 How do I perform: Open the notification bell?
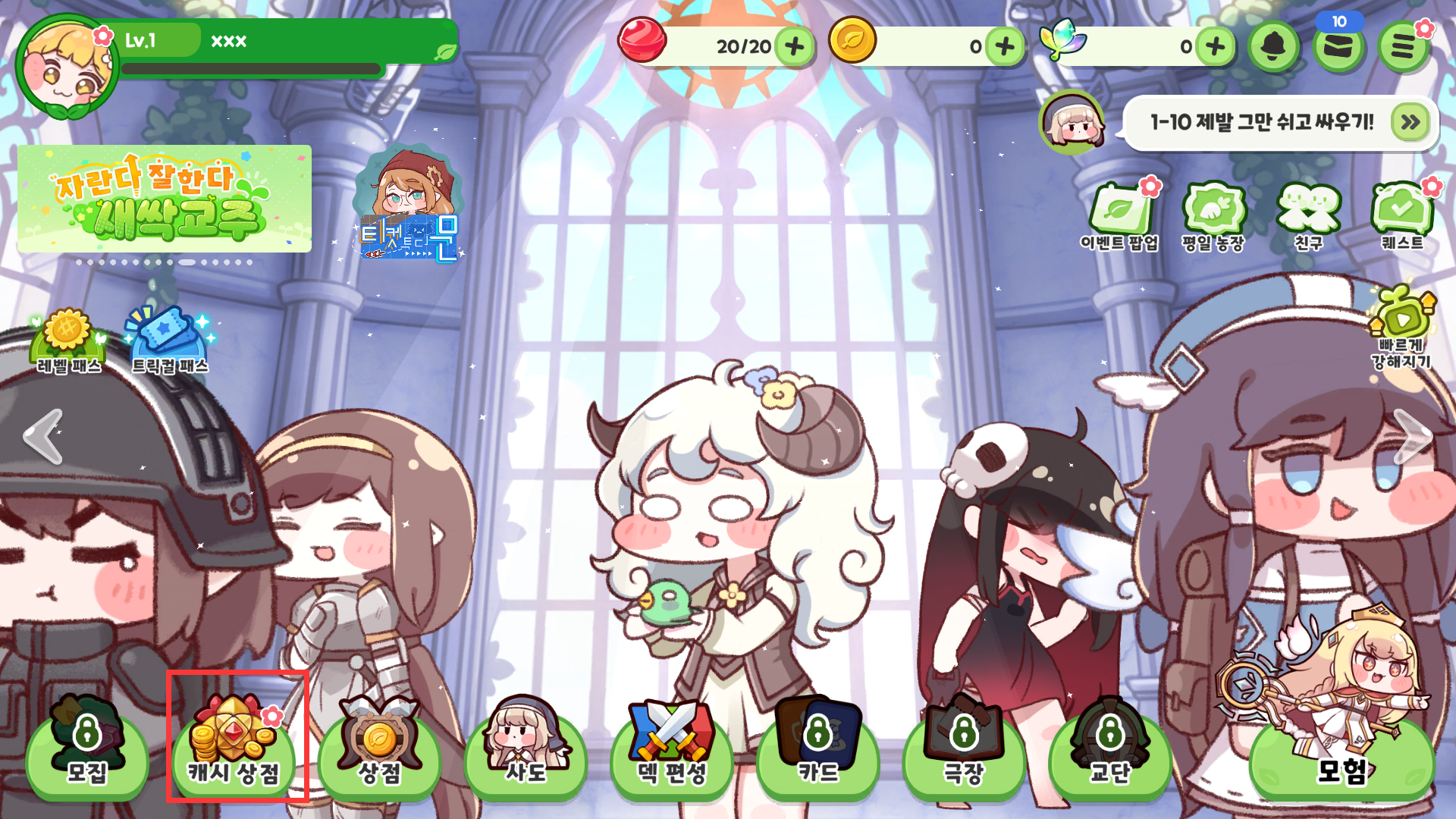tap(1274, 47)
